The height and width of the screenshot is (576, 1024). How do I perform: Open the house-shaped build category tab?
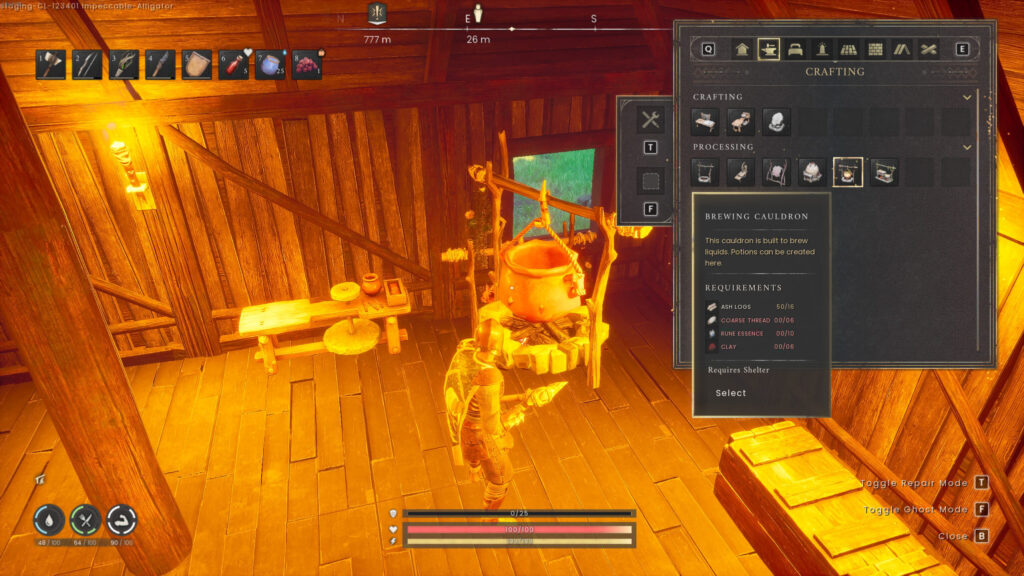click(x=742, y=49)
